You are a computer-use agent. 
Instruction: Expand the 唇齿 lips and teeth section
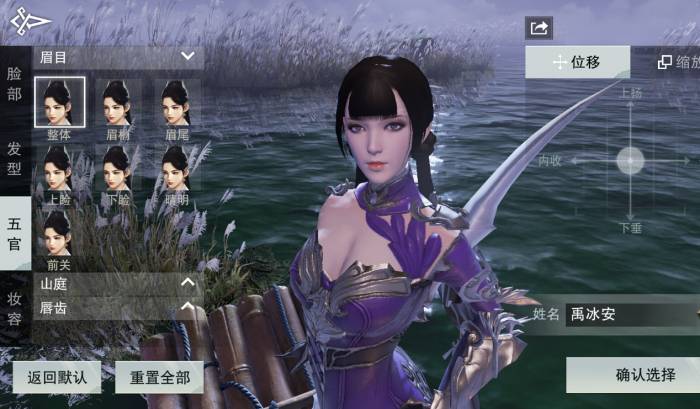point(187,307)
